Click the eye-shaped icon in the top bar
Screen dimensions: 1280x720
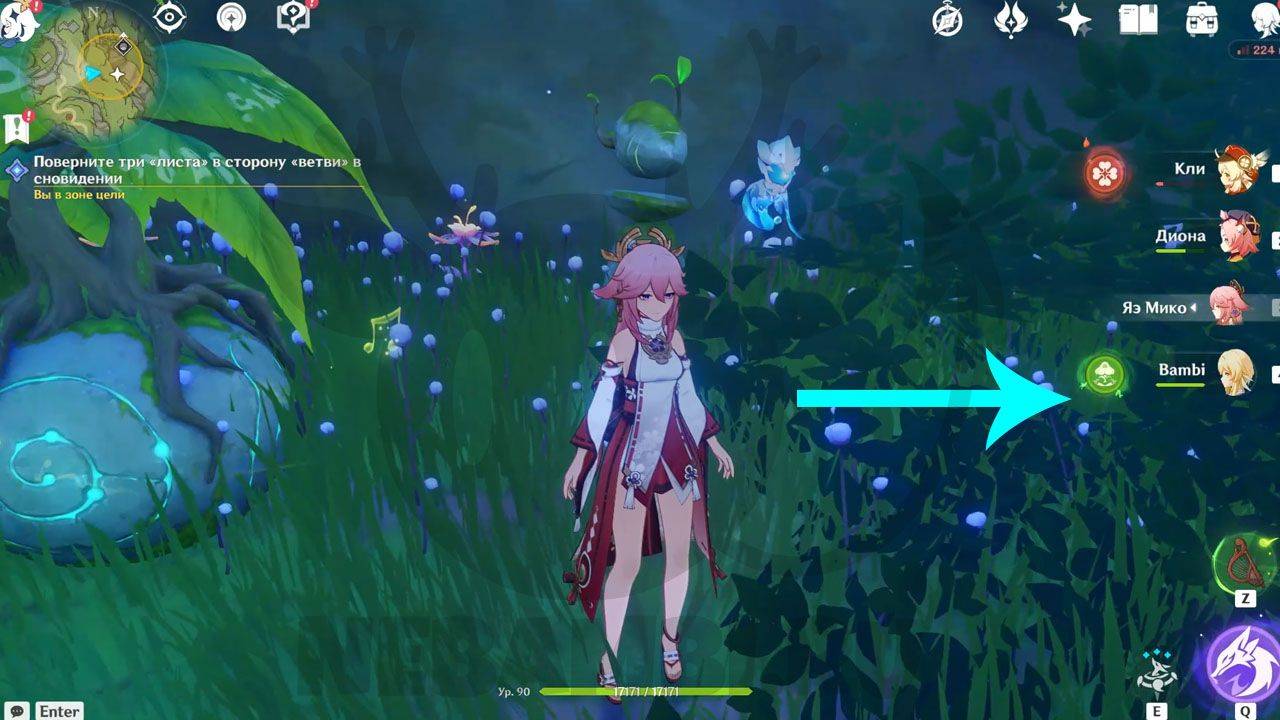point(170,17)
